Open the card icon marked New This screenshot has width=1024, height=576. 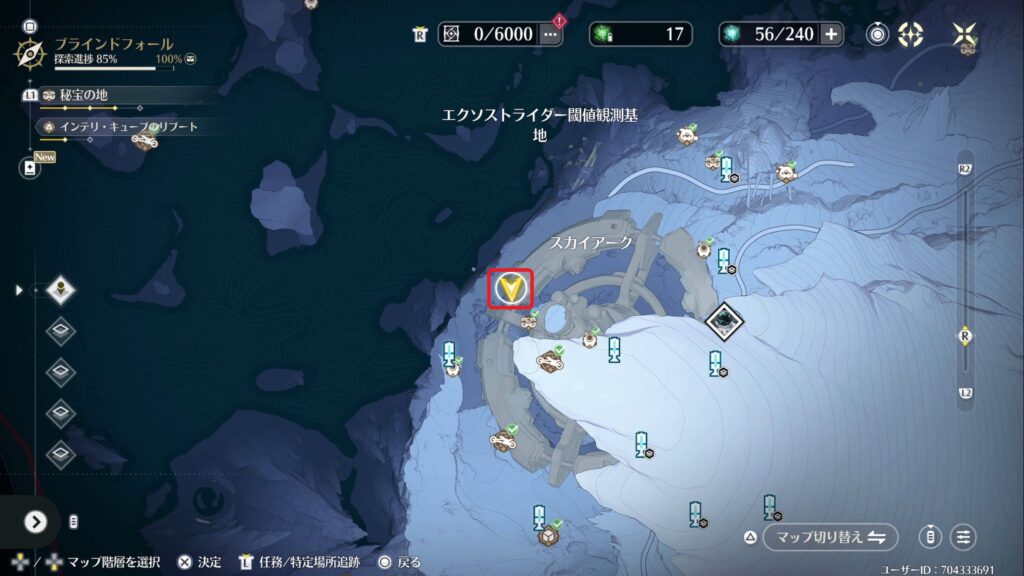29,169
